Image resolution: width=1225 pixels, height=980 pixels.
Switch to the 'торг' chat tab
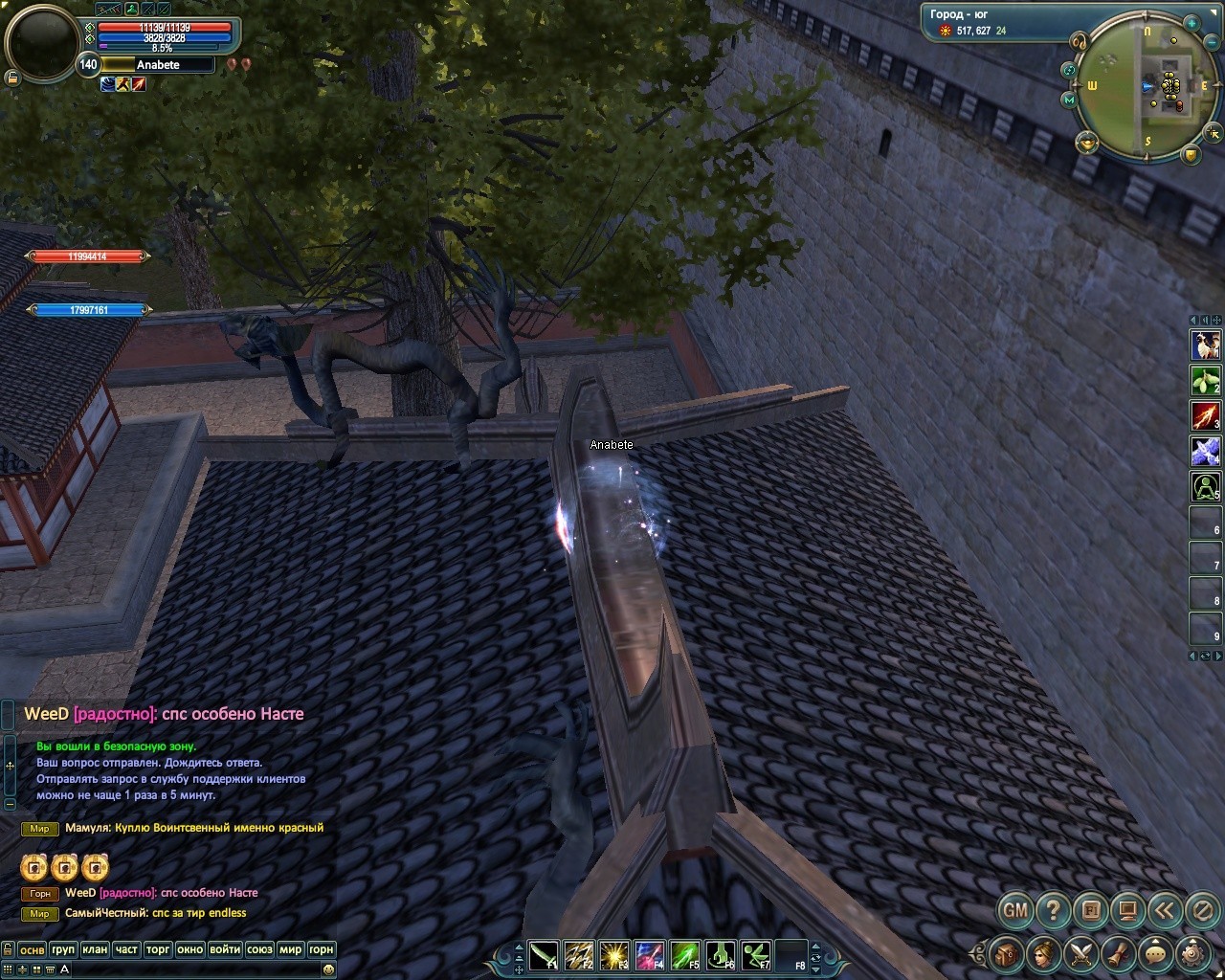[x=158, y=949]
